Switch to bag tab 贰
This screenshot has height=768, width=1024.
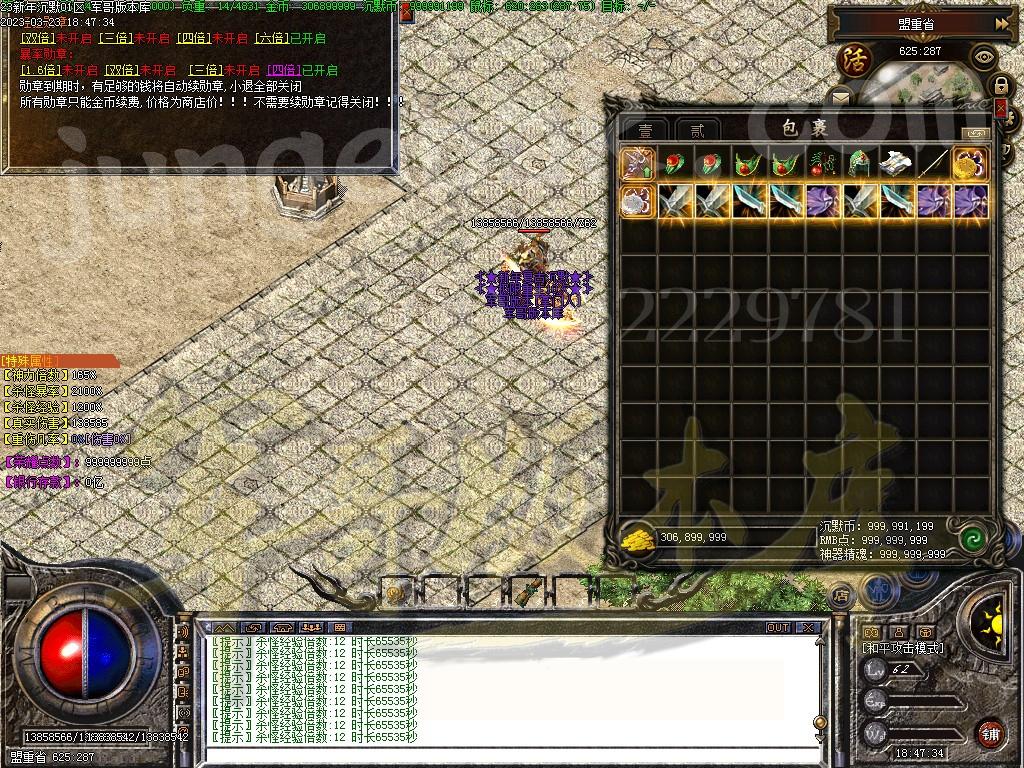pos(697,131)
